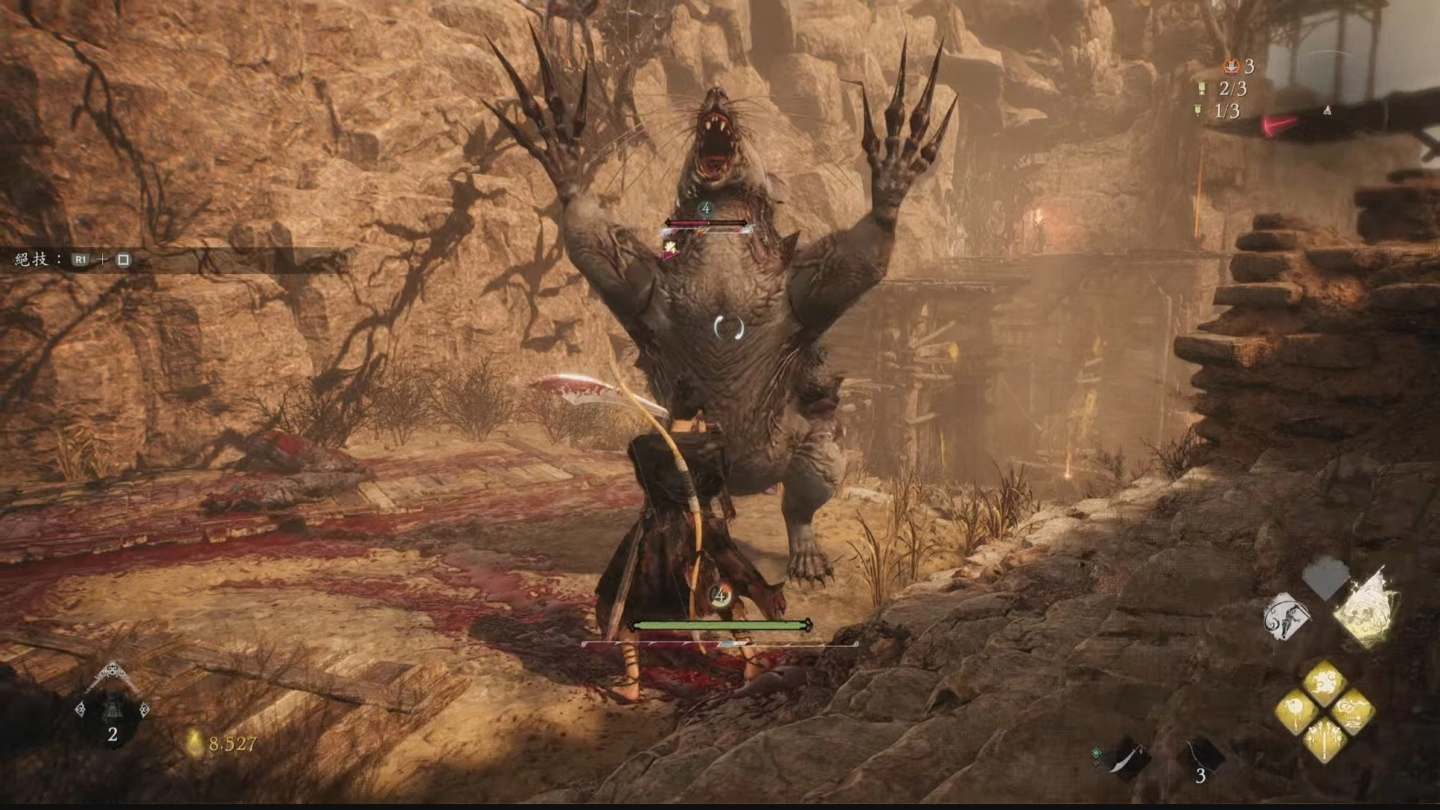Image resolution: width=1440 pixels, height=810 pixels.
Task: Click the green battle flag counter icon
Action: point(1202,89)
